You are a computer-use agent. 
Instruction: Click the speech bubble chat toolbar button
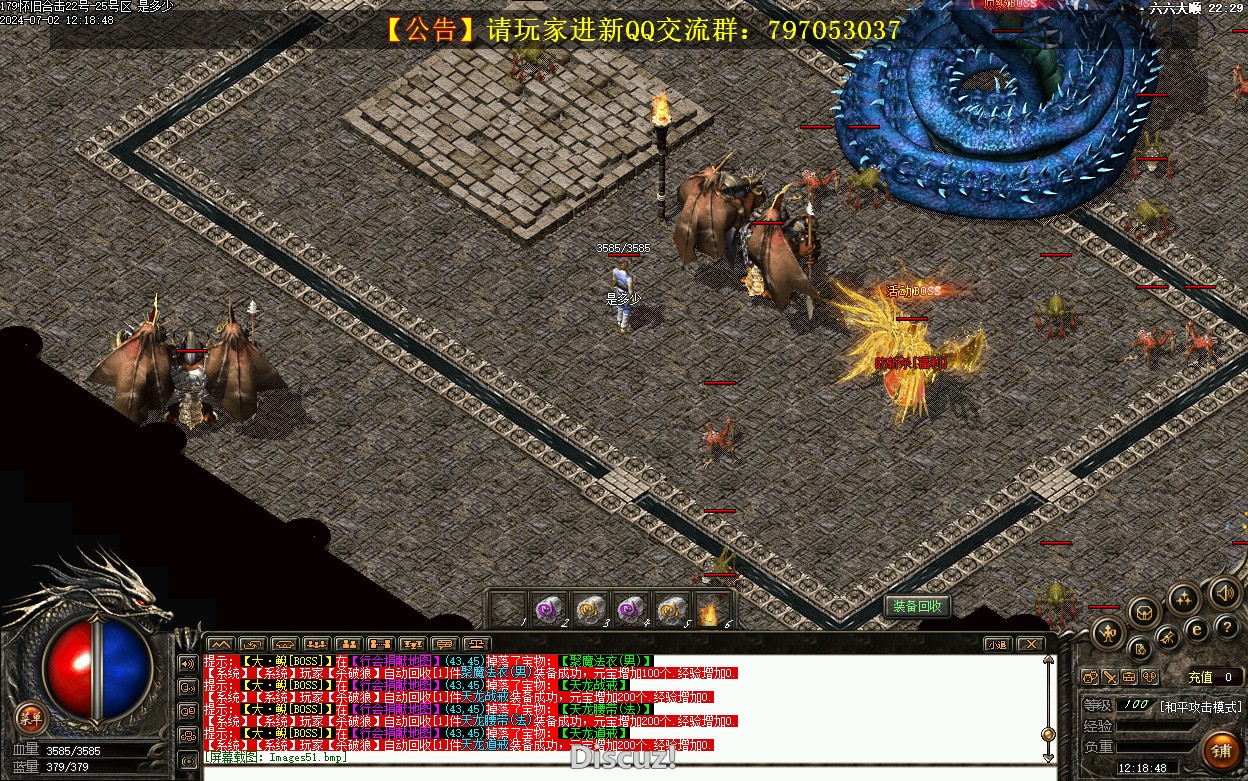445,644
